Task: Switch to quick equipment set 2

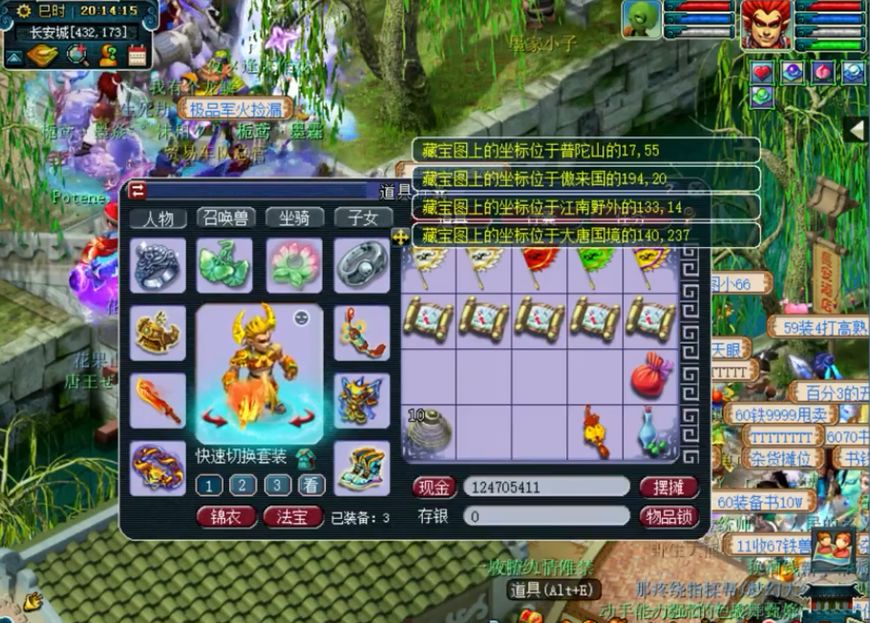Action: click(x=240, y=486)
